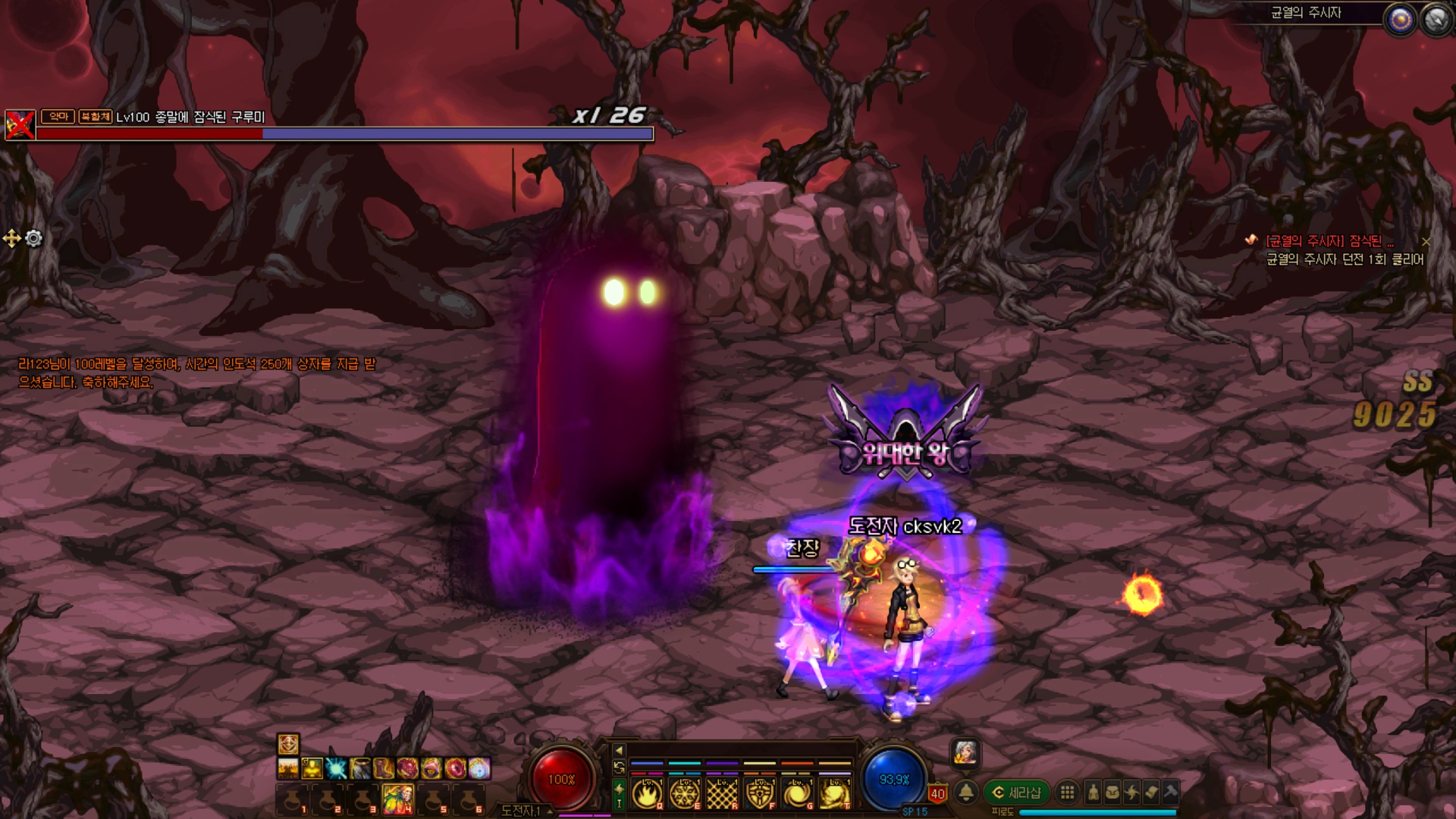Collapse the skill bar with the arrow
The width and height of the screenshot is (1456, 819).
(x=619, y=751)
